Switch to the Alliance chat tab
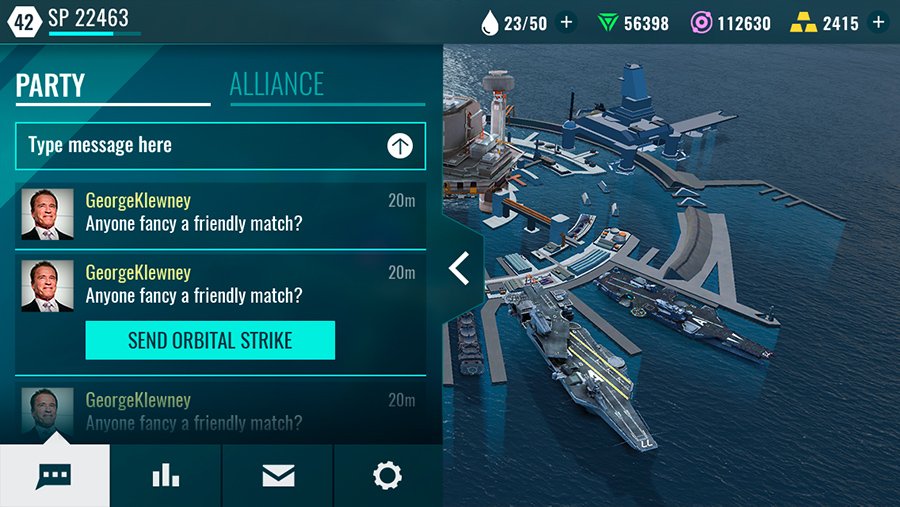This screenshot has height=507, width=900. click(x=277, y=84)
